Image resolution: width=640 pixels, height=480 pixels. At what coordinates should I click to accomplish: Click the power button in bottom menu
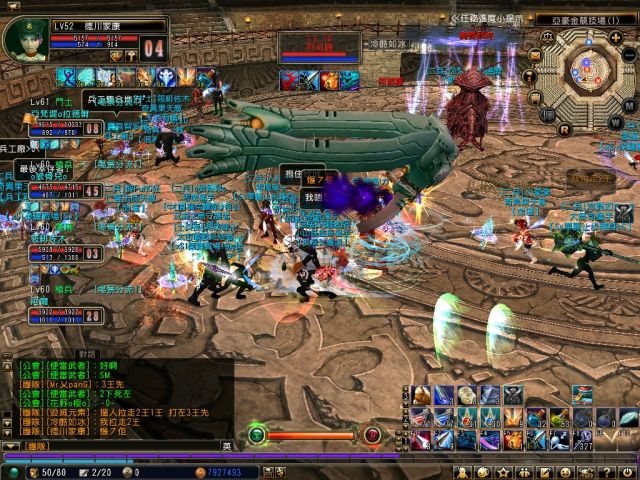628,471
